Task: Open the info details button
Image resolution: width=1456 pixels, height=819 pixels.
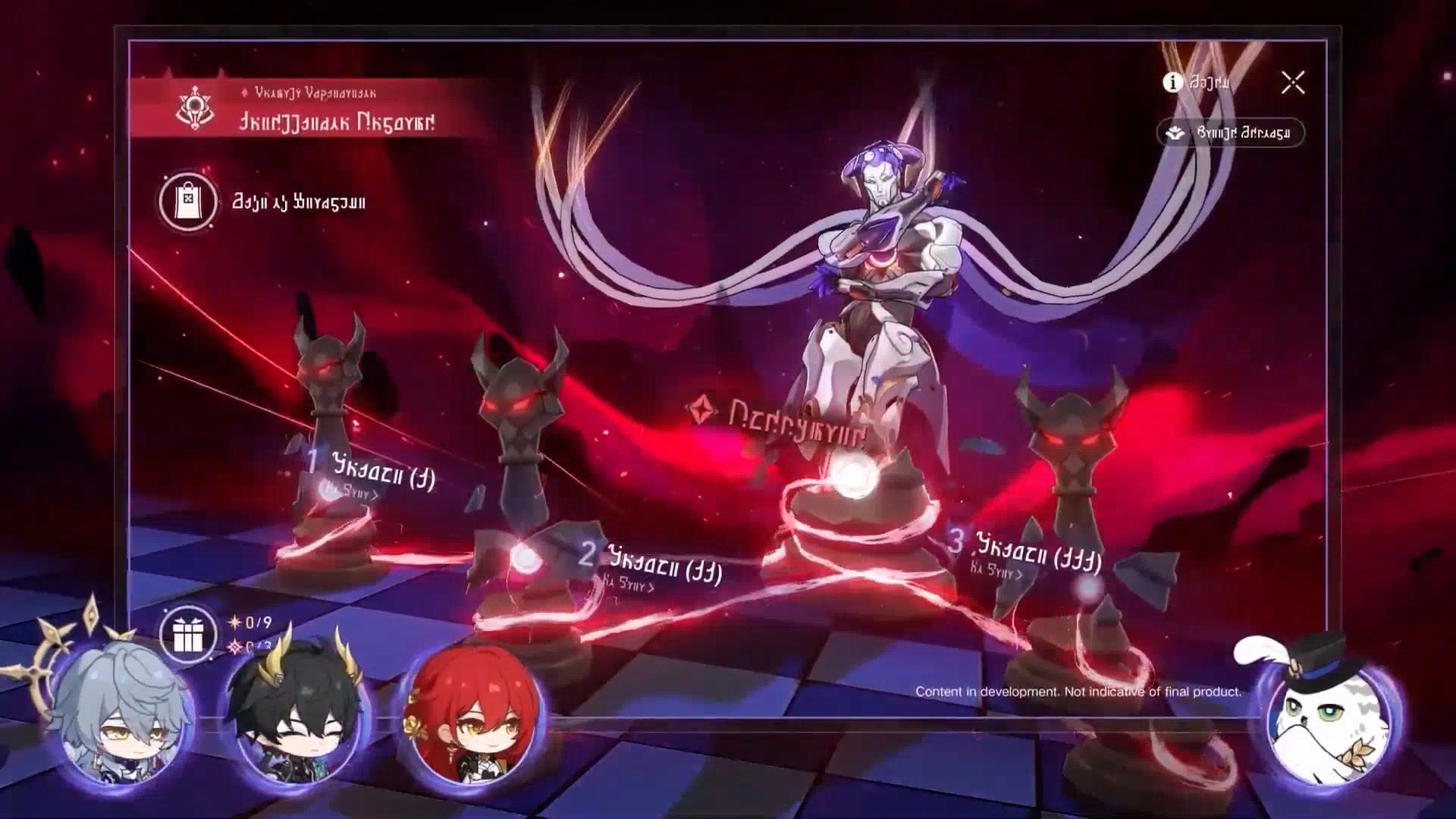Action: [x=1196, y=82]
